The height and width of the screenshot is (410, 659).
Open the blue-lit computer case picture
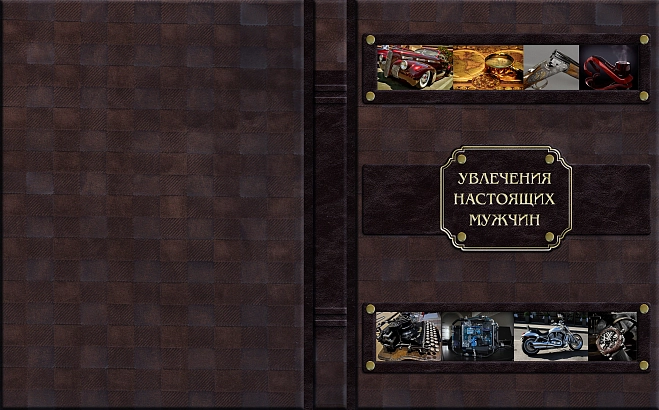click(x=477, y=335)
